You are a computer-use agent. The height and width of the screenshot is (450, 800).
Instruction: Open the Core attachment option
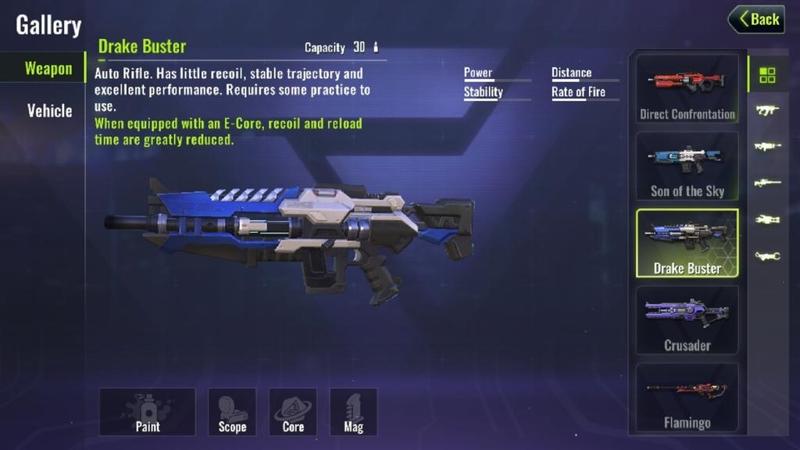tap(293, 411)
